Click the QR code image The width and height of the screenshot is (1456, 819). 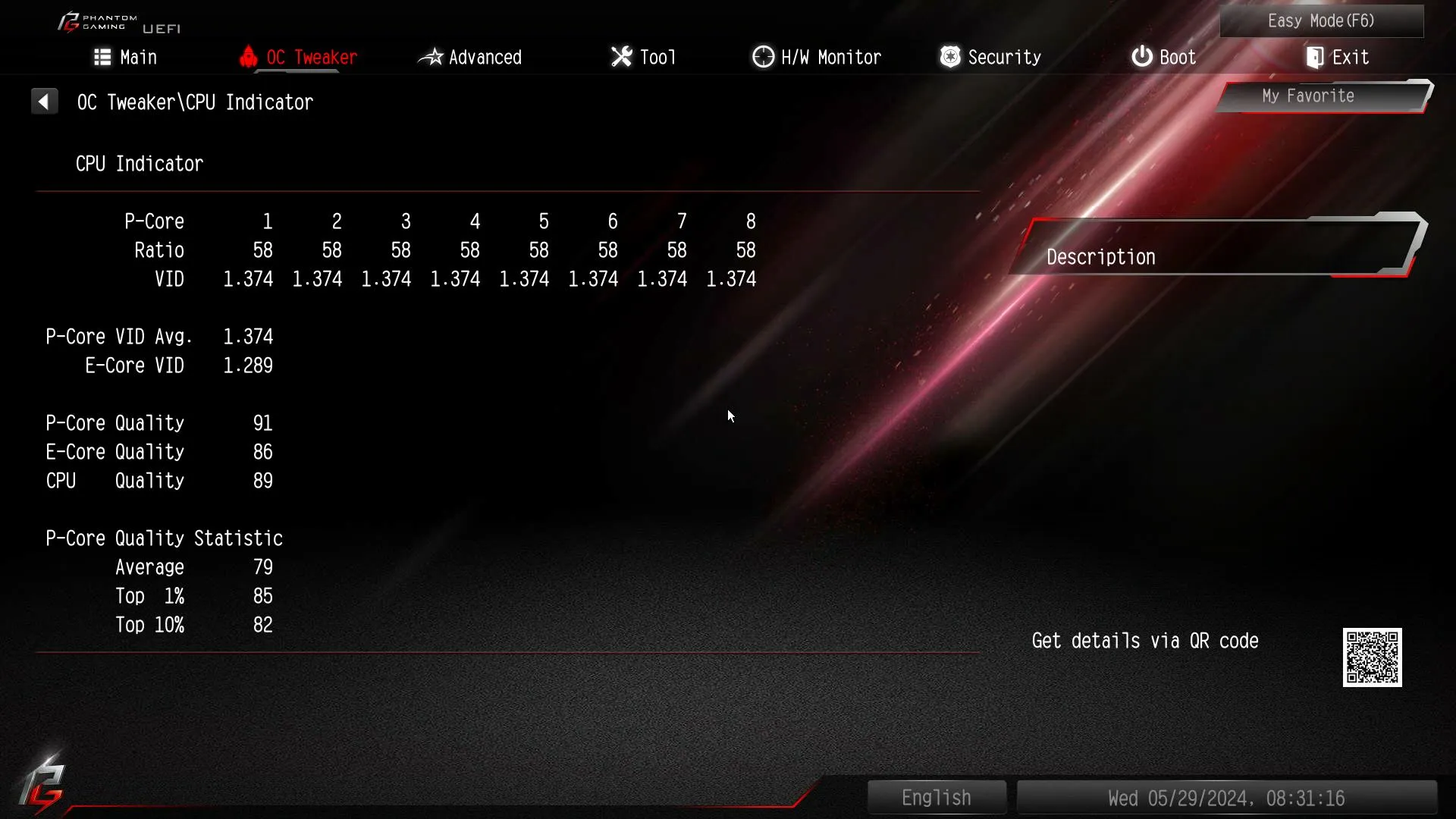click(x=1372, y=657)
